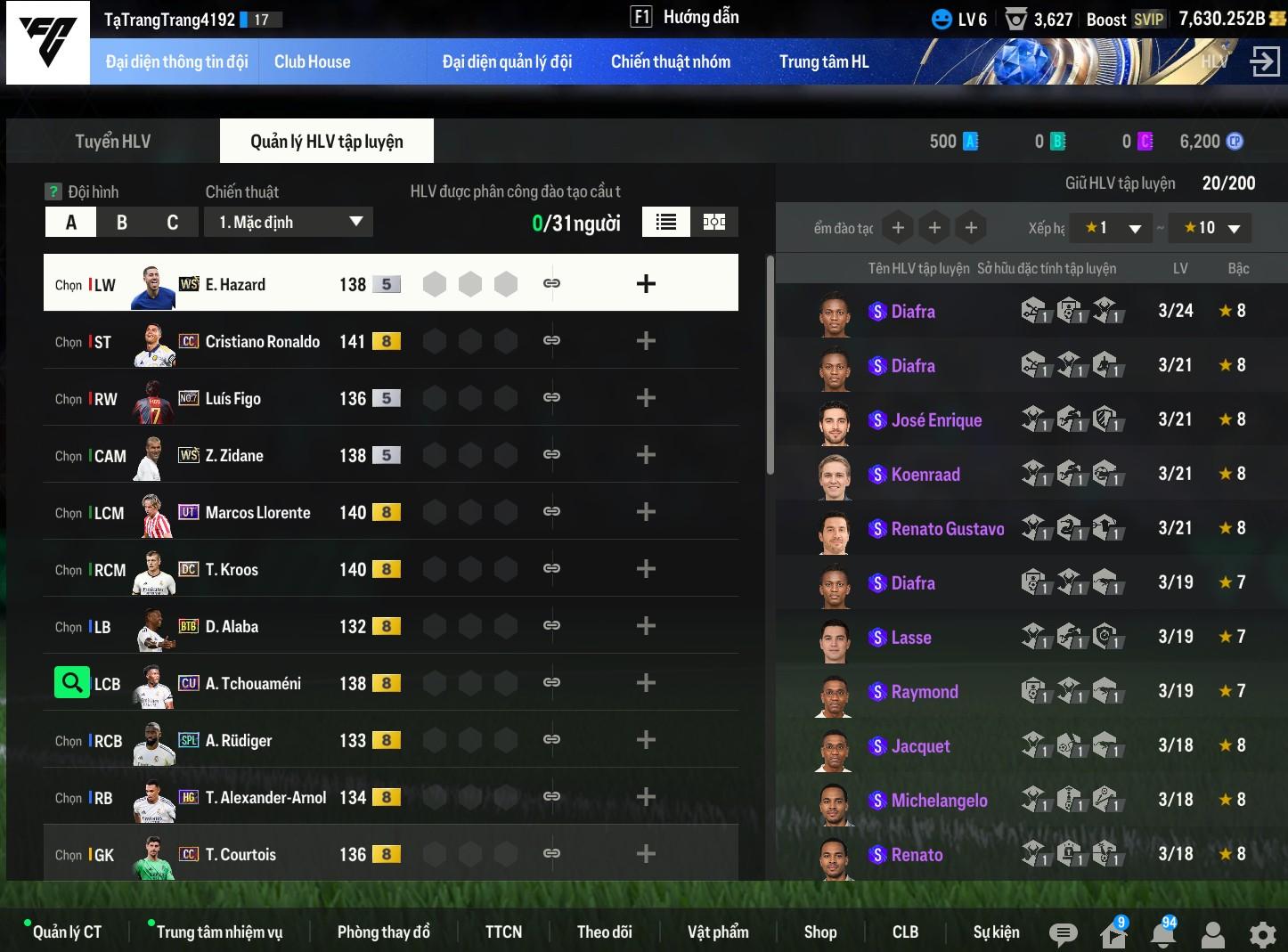Open the chat bubble icon
This screenshot has height=952, width=1288.
1063,933
